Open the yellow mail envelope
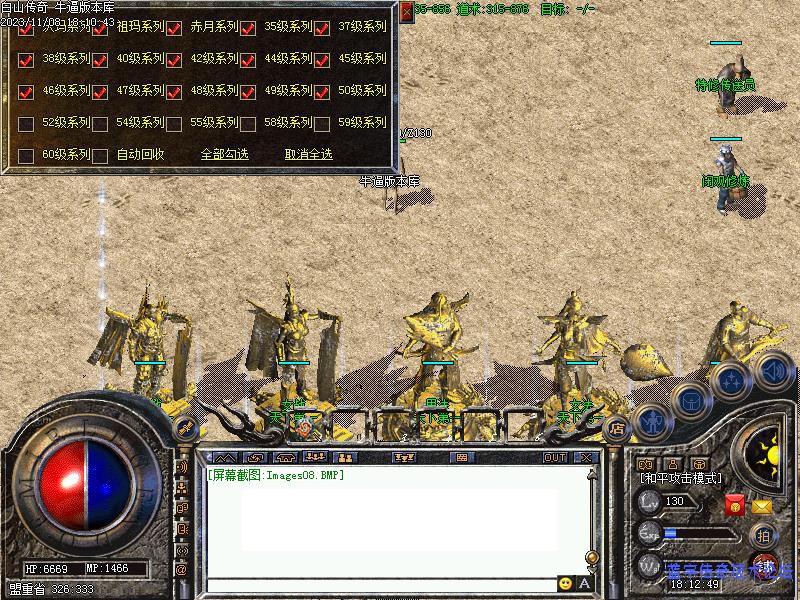 coord(762,507)
